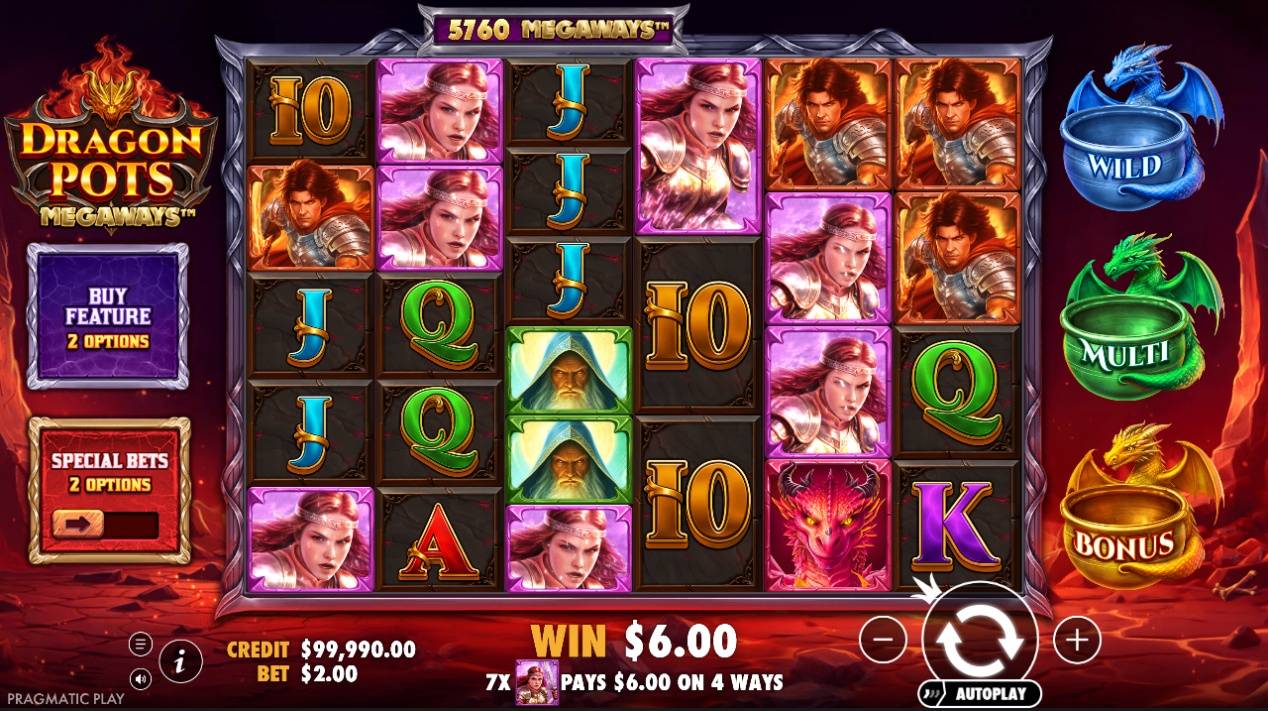The width and height of the screenshot is (1268, 711).
Task: Toggle the sound speaker icon
Action: click(141, 678)
